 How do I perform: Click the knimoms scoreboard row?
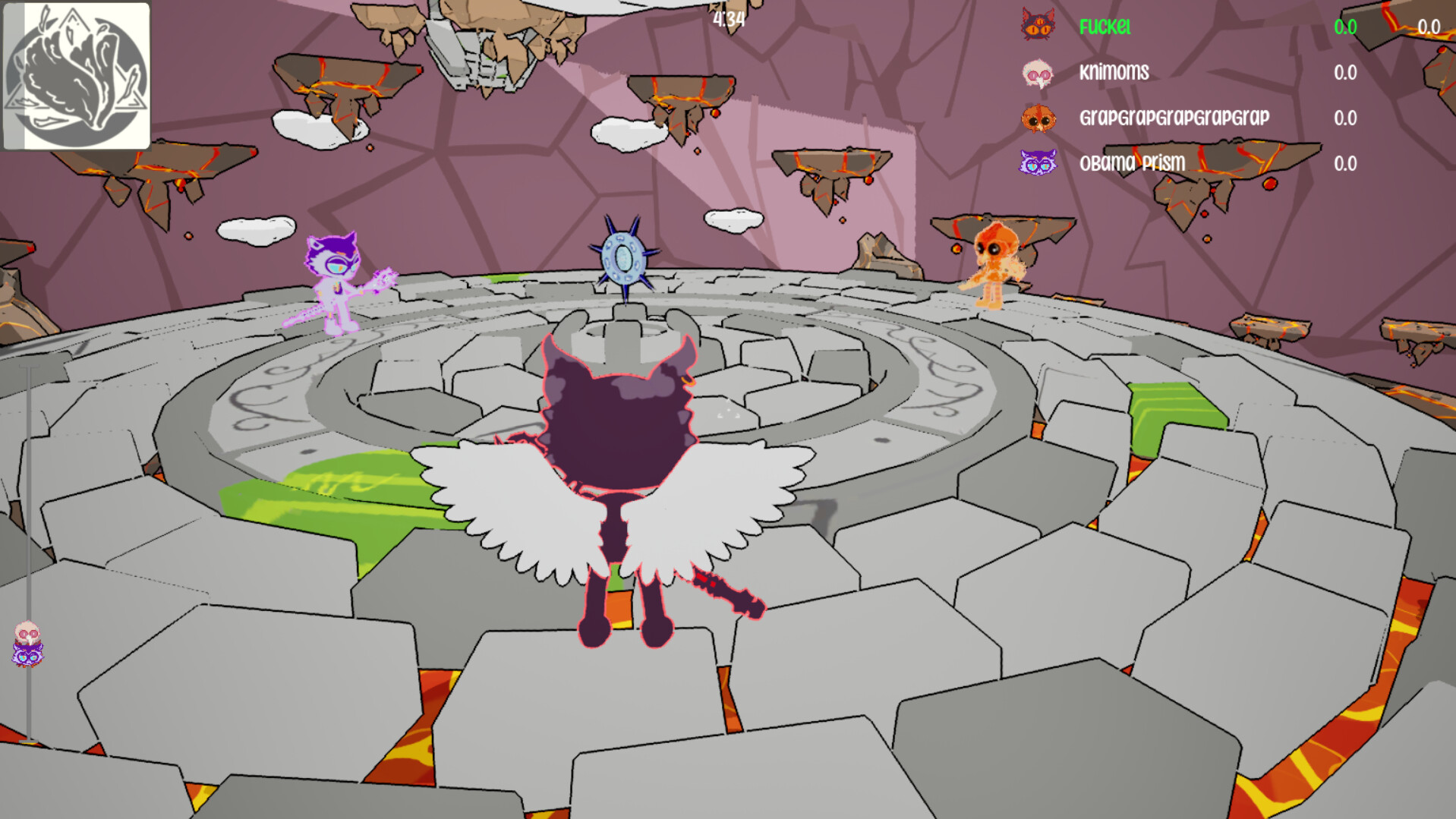1112,73
